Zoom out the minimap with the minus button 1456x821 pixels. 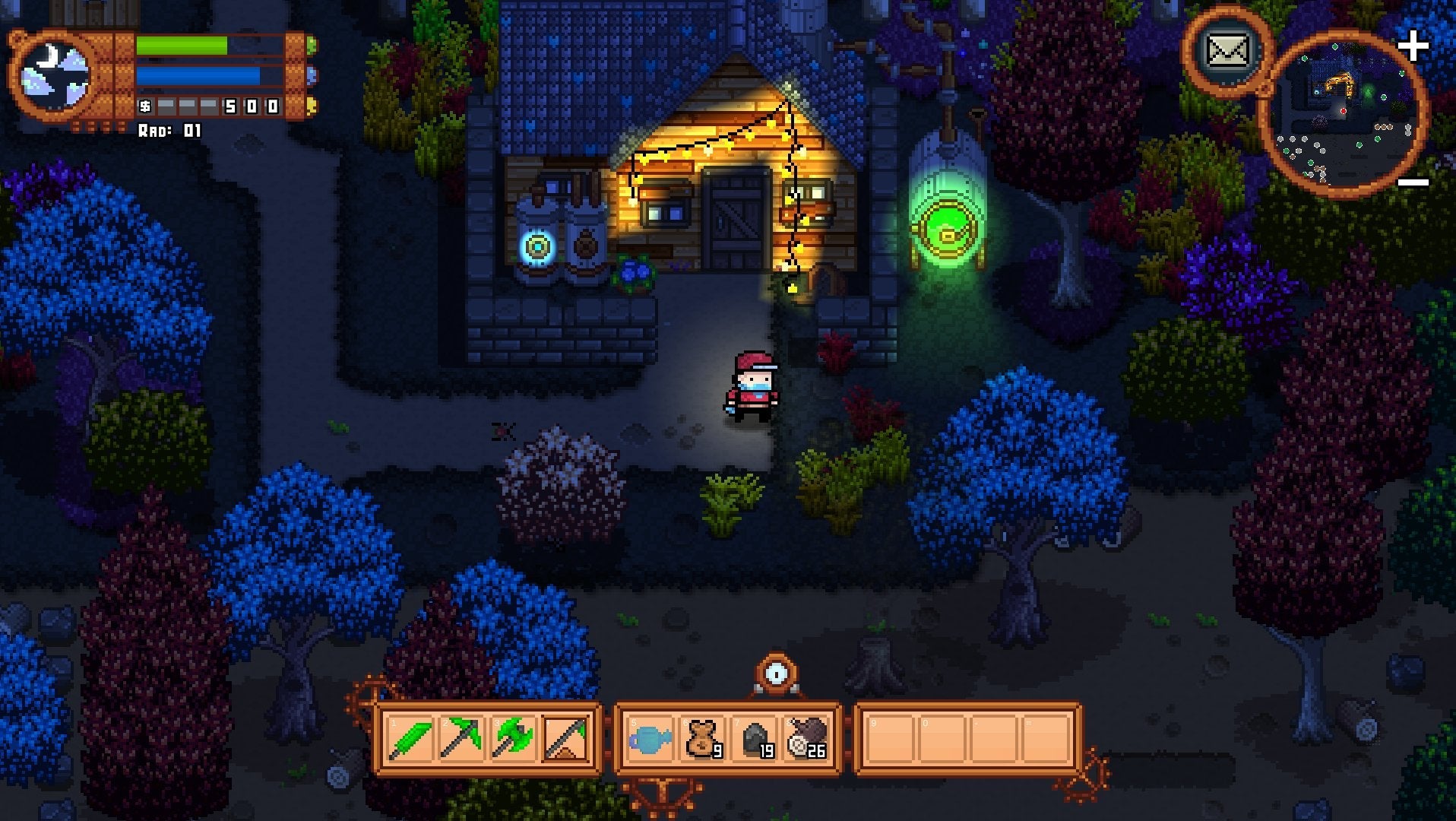pyautogui.click(x=1415, y=180)
